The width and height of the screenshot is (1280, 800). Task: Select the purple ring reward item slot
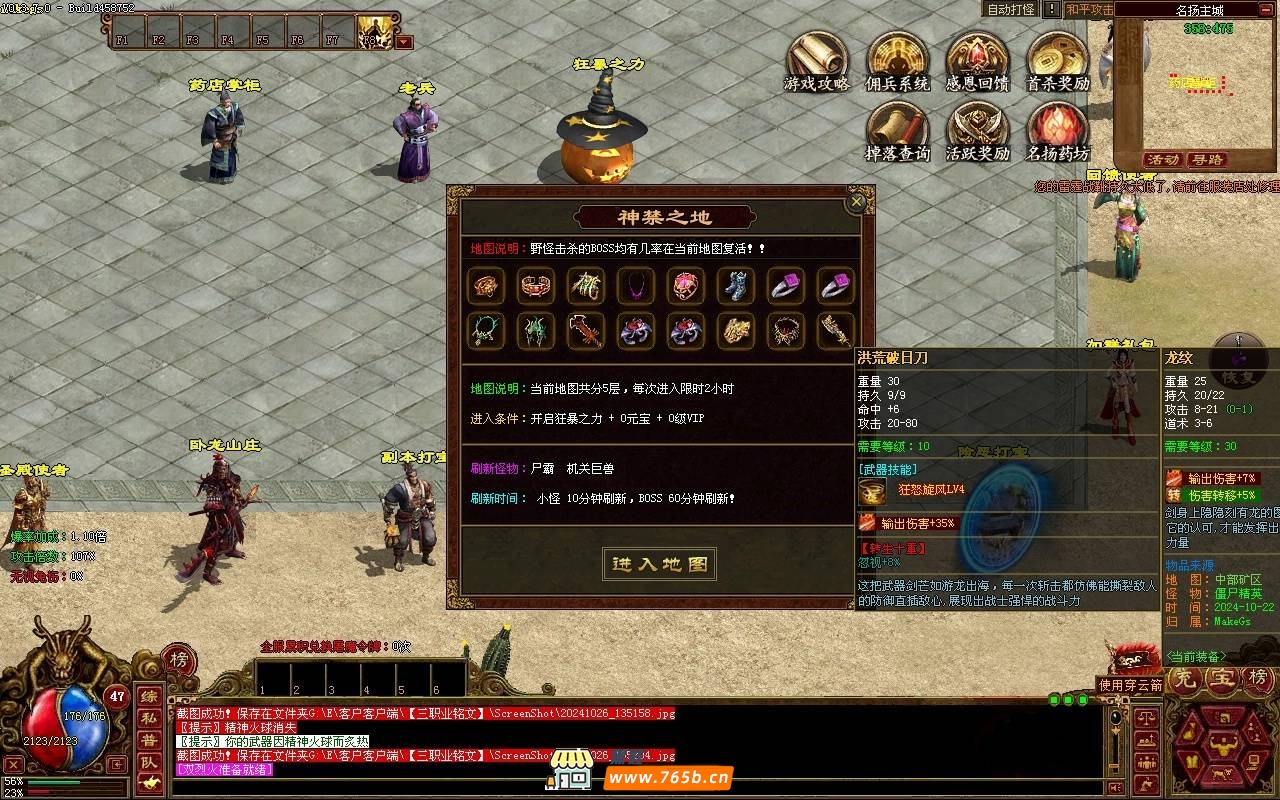coord(785,287)
